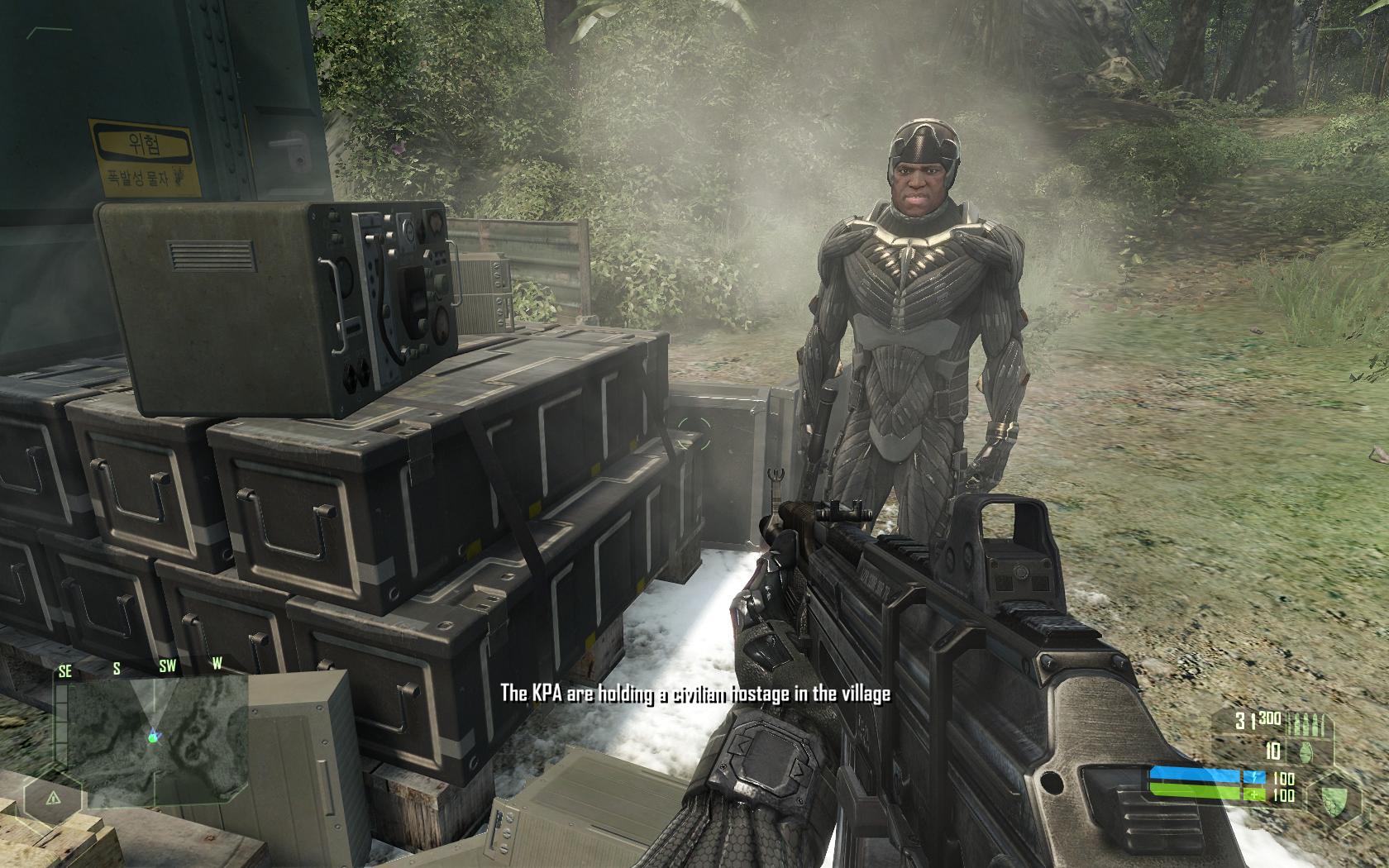This screenshot has width=1389, height=868.
Task: Select the warning triangle hexagon icon
Action: [x=51, y=799]
